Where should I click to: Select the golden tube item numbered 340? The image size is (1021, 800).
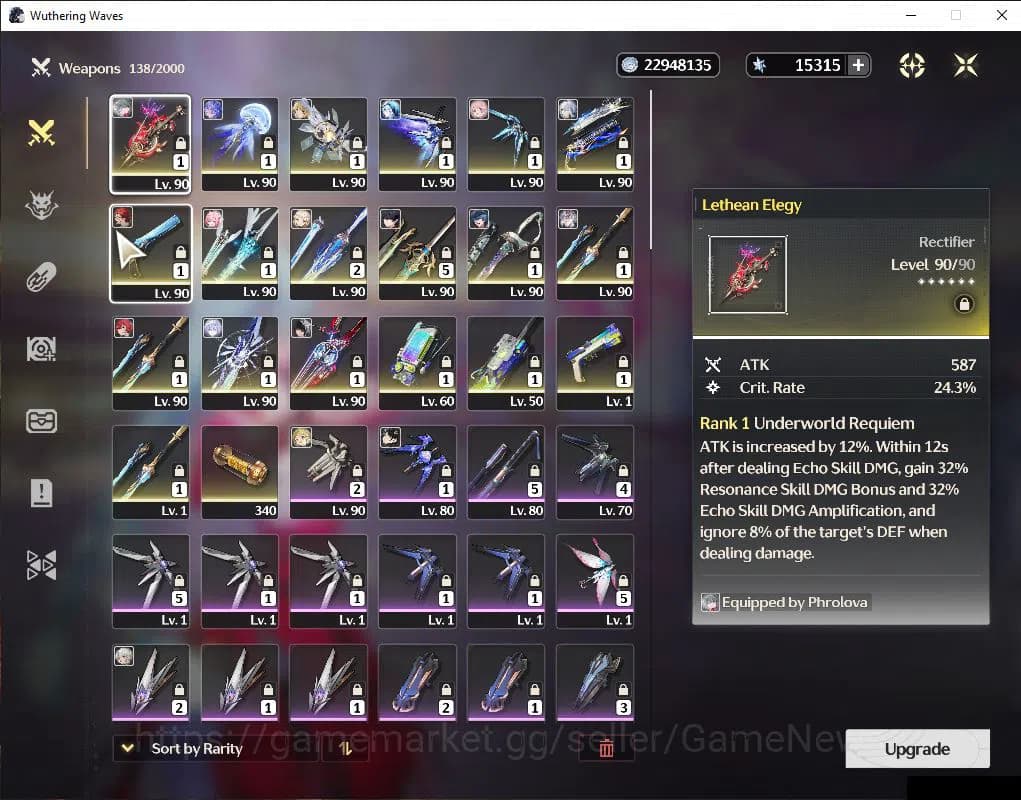tap(239, 472)
